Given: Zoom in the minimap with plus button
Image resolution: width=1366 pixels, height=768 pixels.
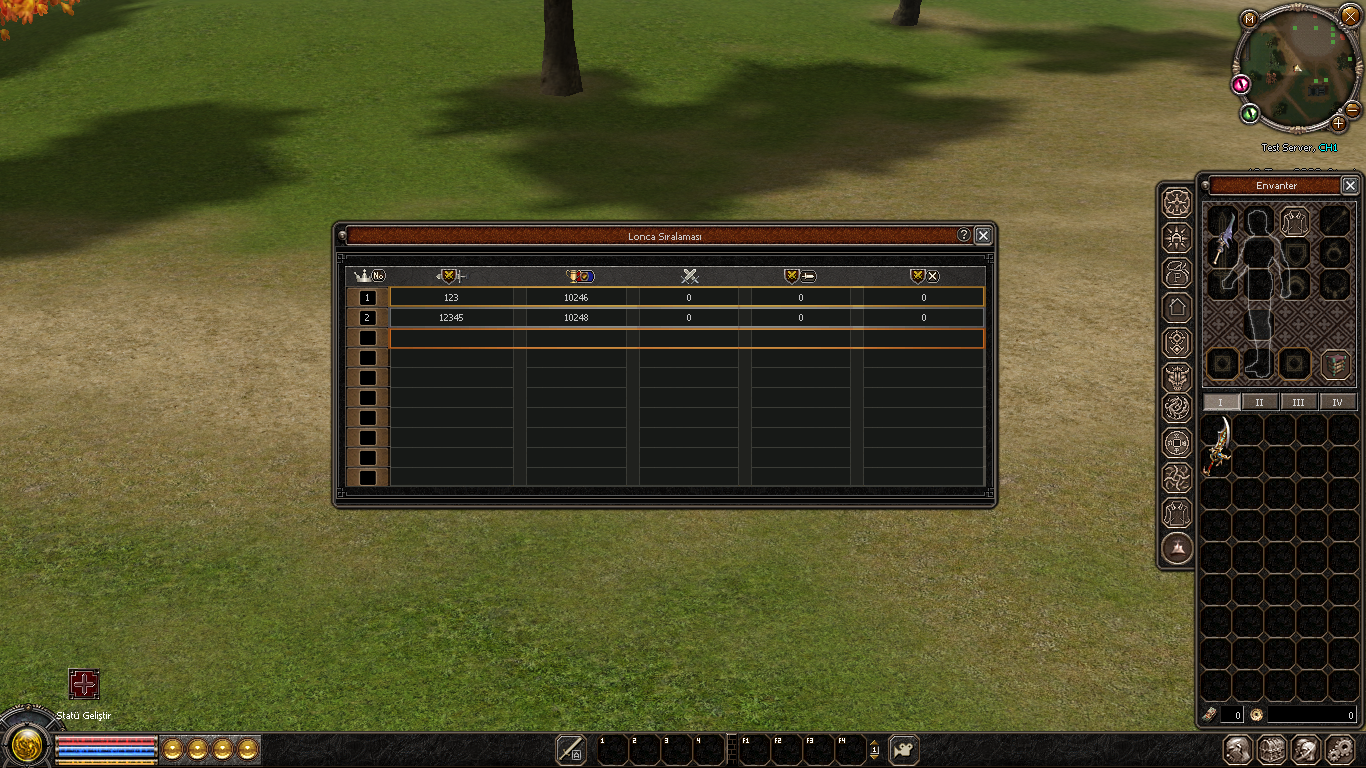Looking at the screenshot, I should (x=1339, y=124).
